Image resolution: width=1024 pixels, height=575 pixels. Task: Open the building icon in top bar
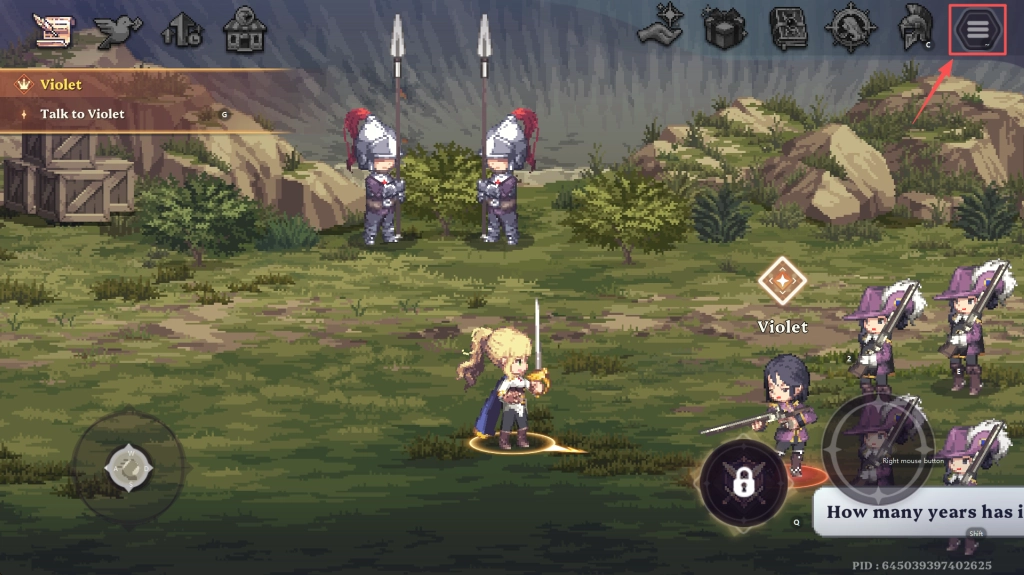click(244, 30)
